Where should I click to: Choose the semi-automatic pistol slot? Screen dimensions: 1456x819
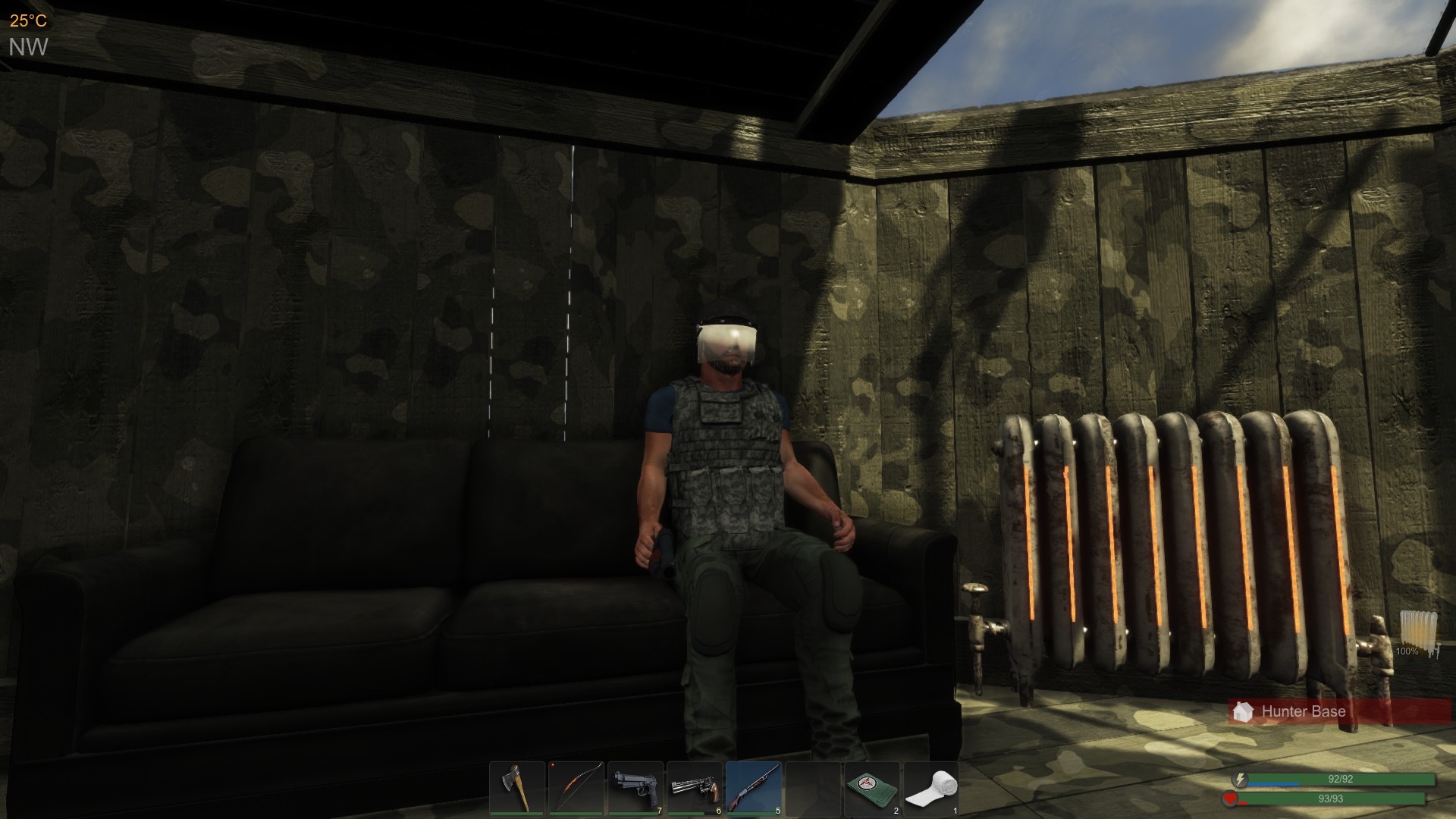(x=635, y=789)
